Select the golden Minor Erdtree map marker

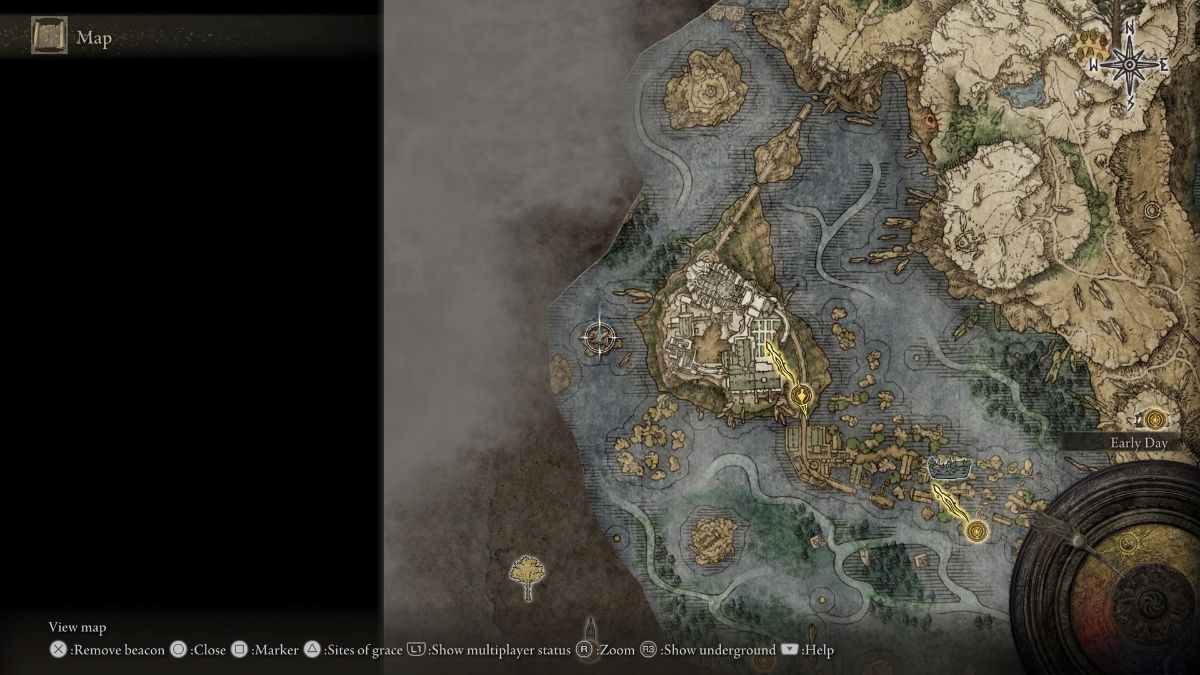[x=528, y=577]
